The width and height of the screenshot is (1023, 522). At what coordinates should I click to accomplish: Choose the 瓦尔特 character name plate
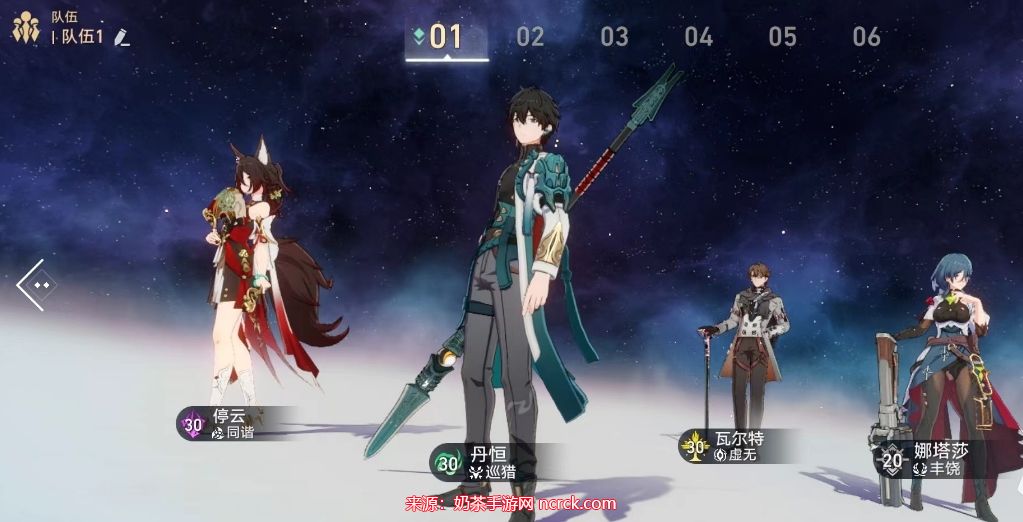[735, 446]
